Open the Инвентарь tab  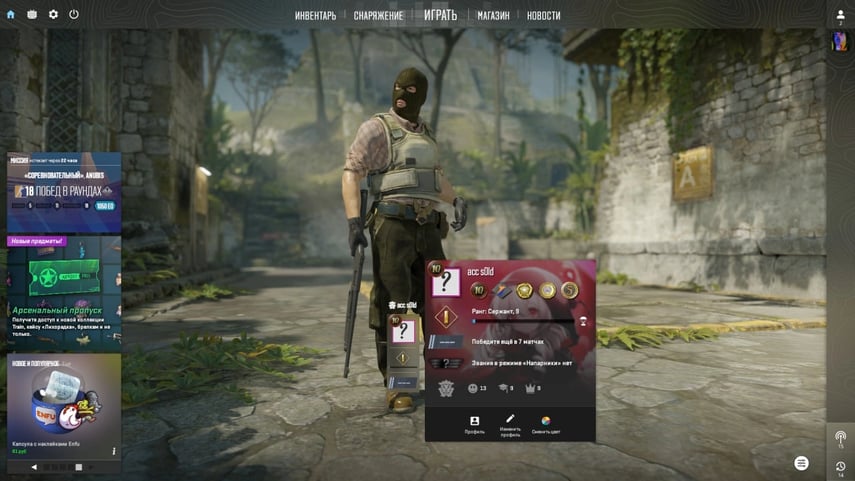(x=315, y=16)
